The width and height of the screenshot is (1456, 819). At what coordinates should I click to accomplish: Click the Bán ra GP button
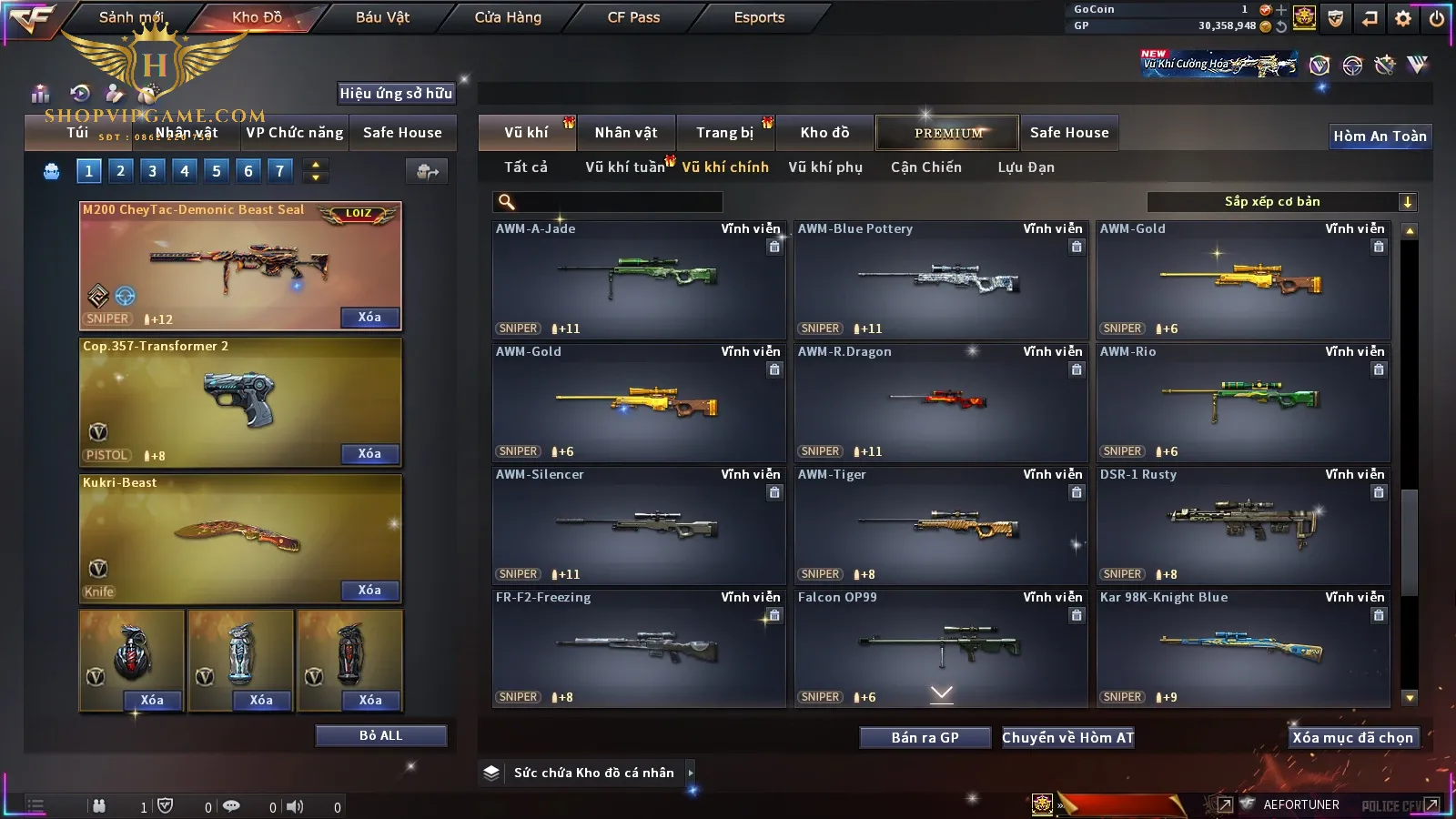[x=925, y=738]
